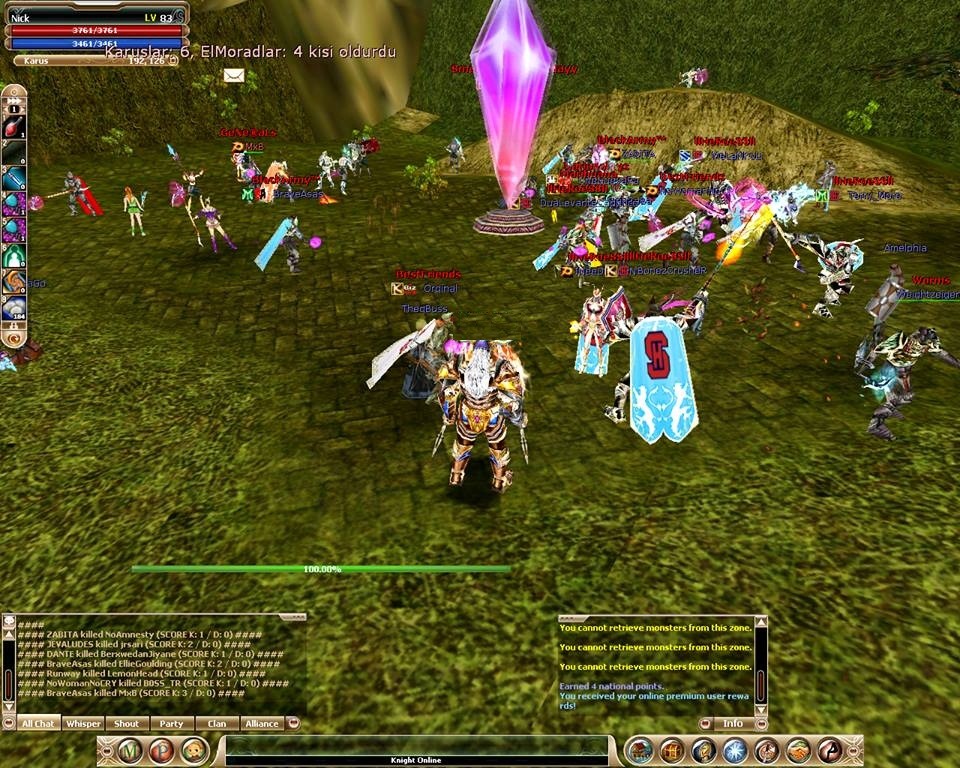Activate the green silhouette skill in slot 6
Screen dimensions: 960x768
tap(14, 256)
